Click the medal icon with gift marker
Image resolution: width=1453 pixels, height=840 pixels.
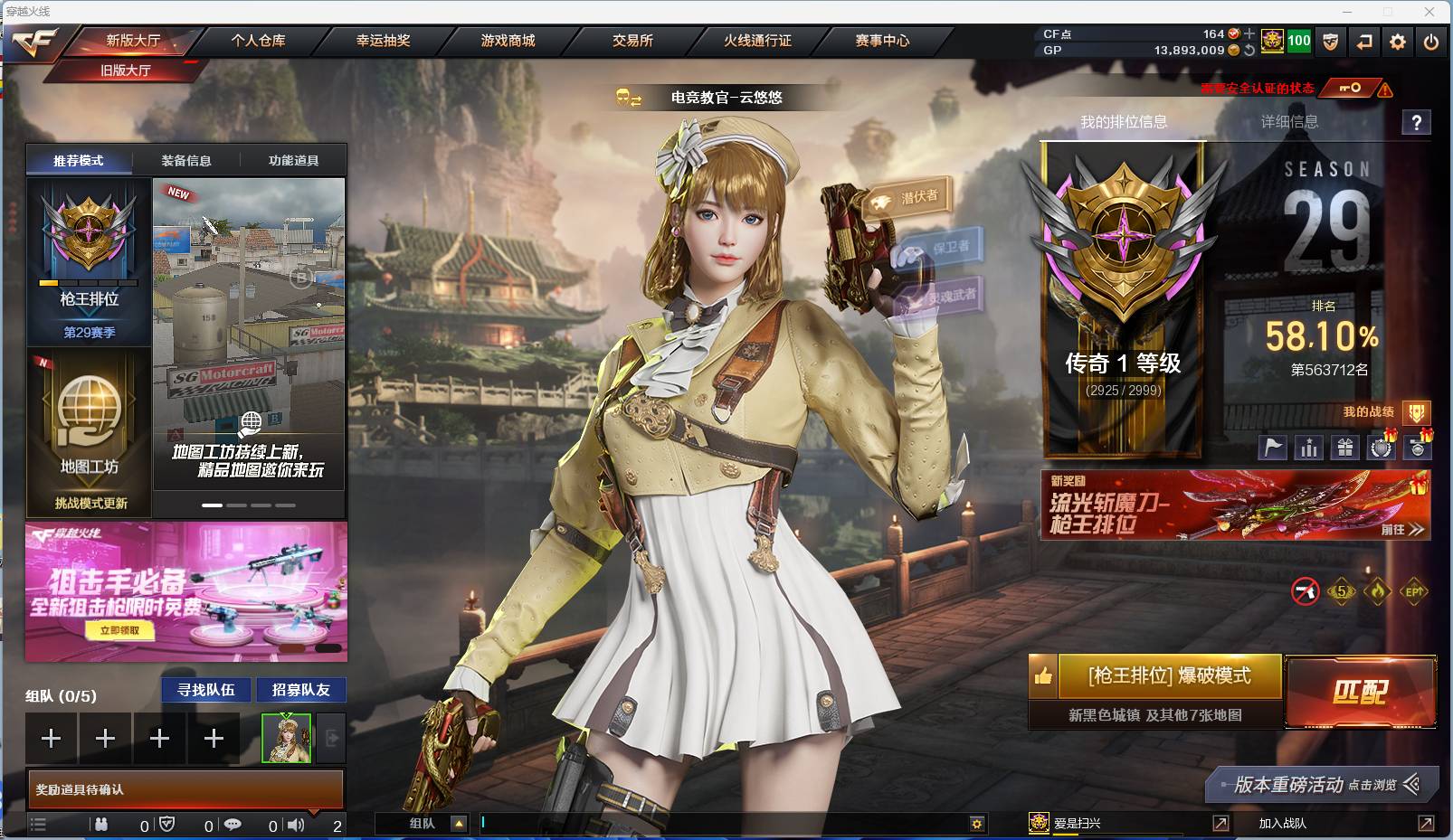tap(1418, 446)
